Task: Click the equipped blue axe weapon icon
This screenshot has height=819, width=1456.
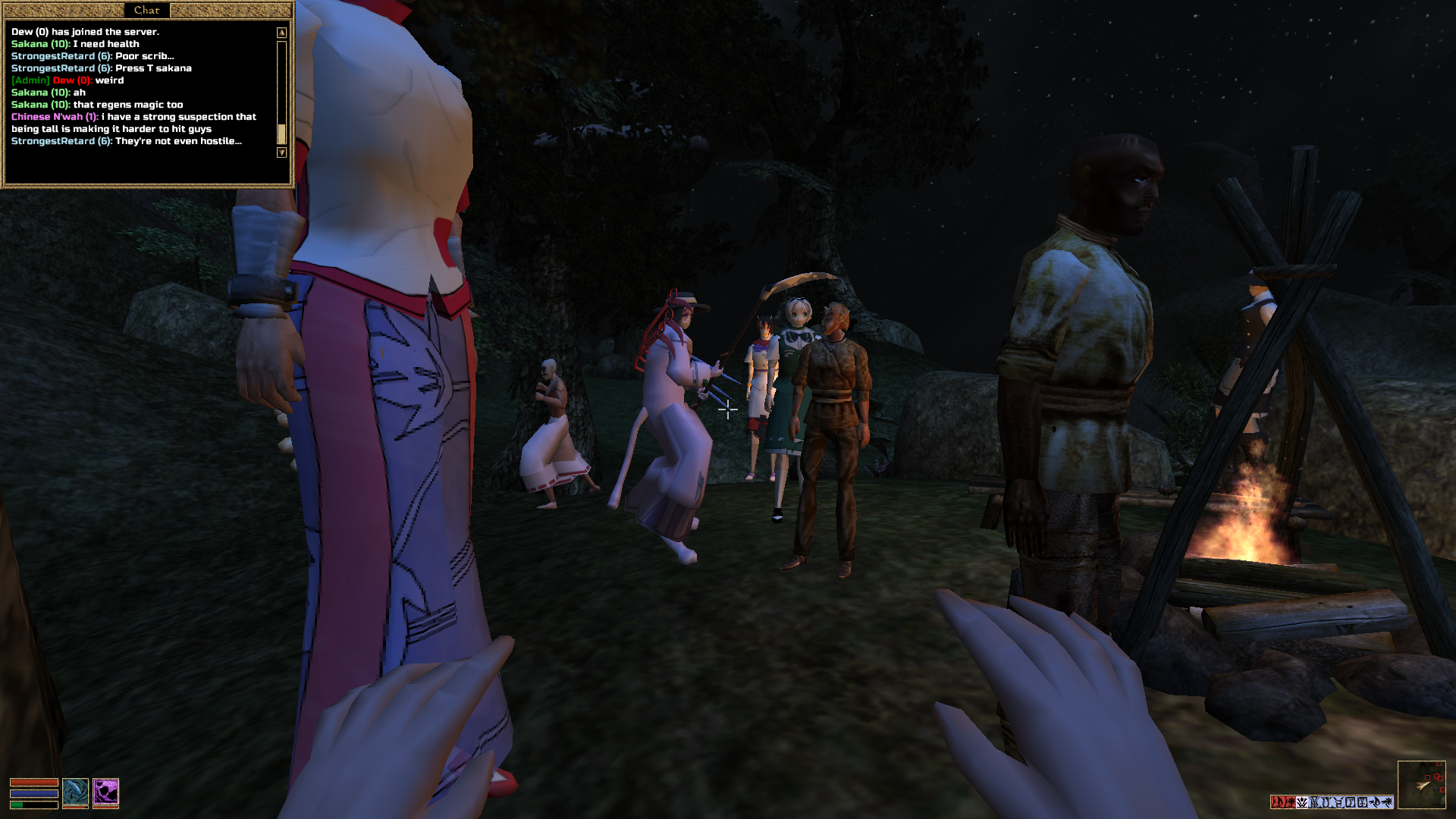Action: [75, 792]
